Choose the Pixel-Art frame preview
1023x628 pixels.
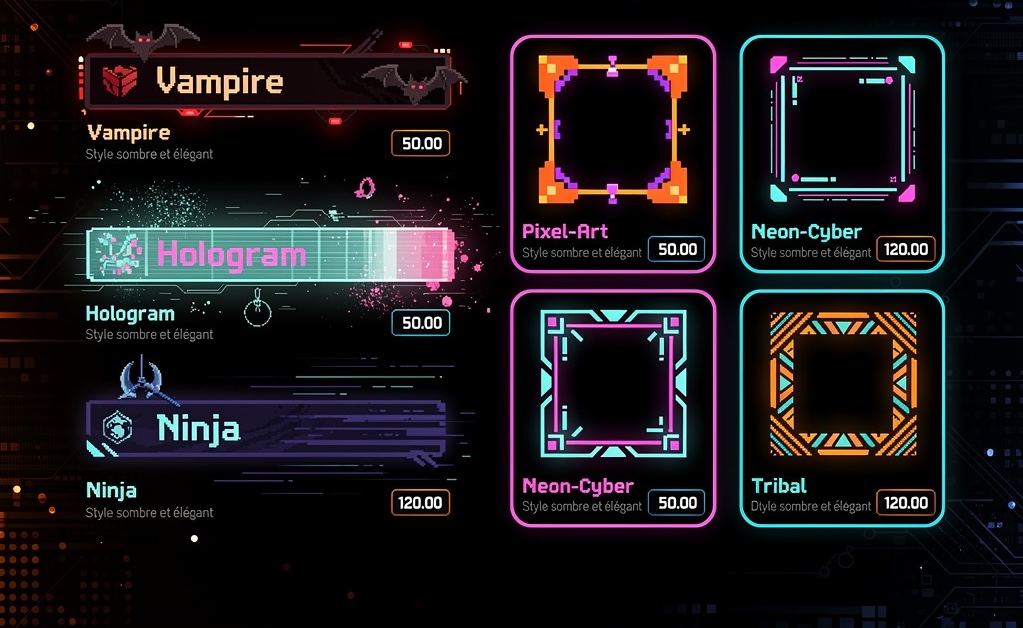pyautogui.click(x=613, y=127)
